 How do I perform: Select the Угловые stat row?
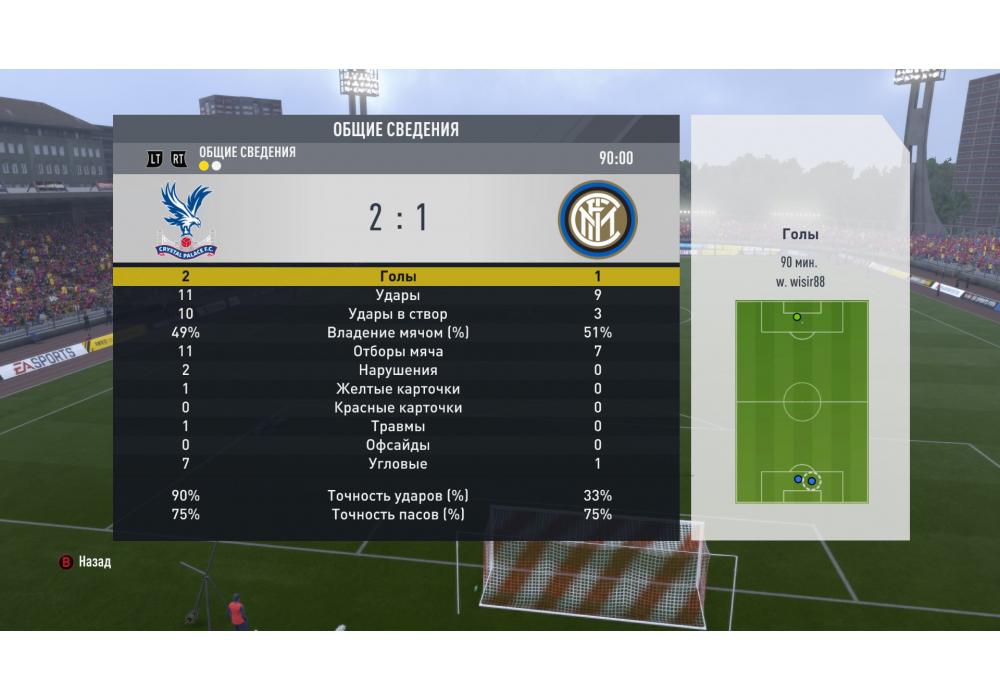click(398, 464)
